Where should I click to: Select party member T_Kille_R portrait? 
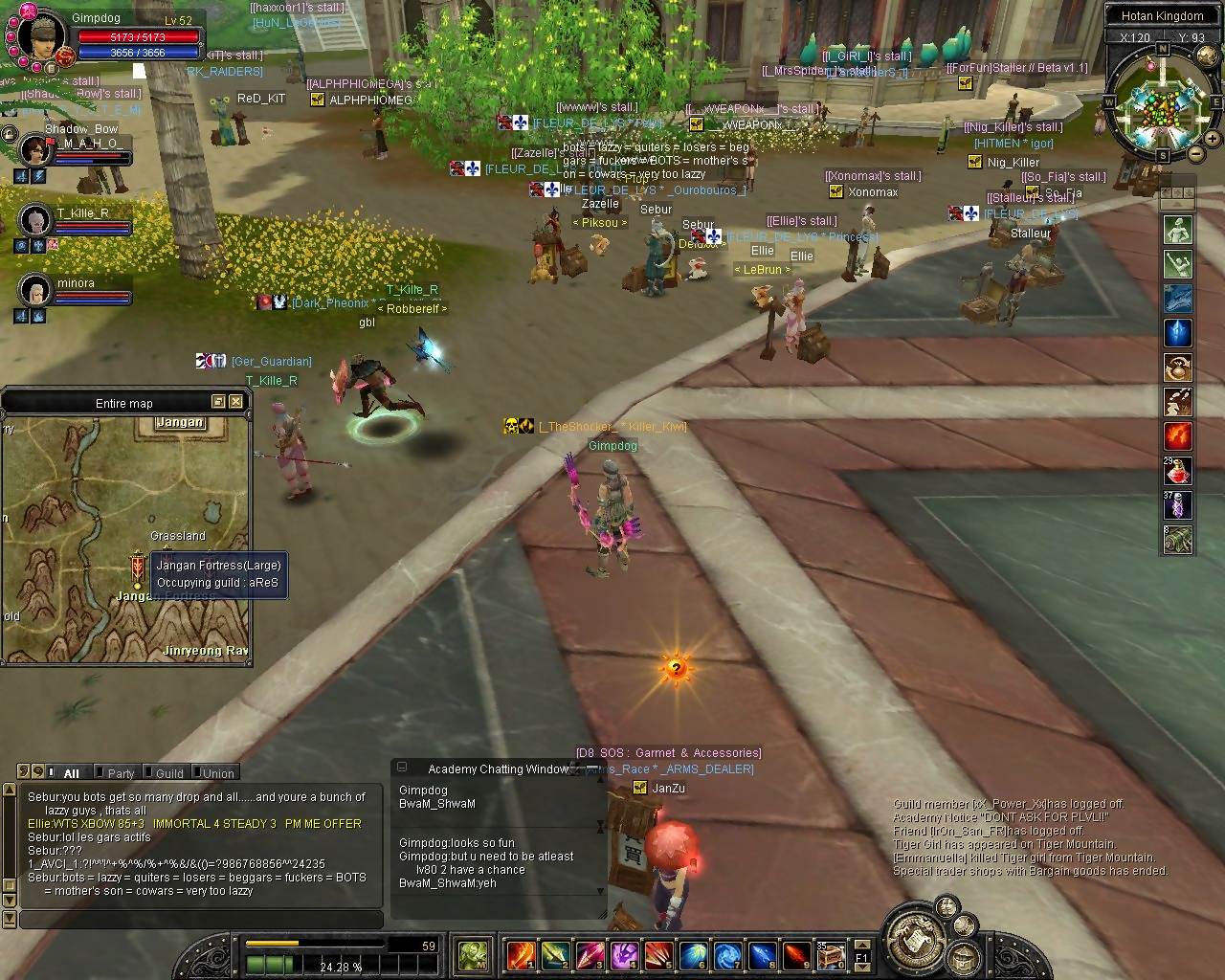point(35,219)
